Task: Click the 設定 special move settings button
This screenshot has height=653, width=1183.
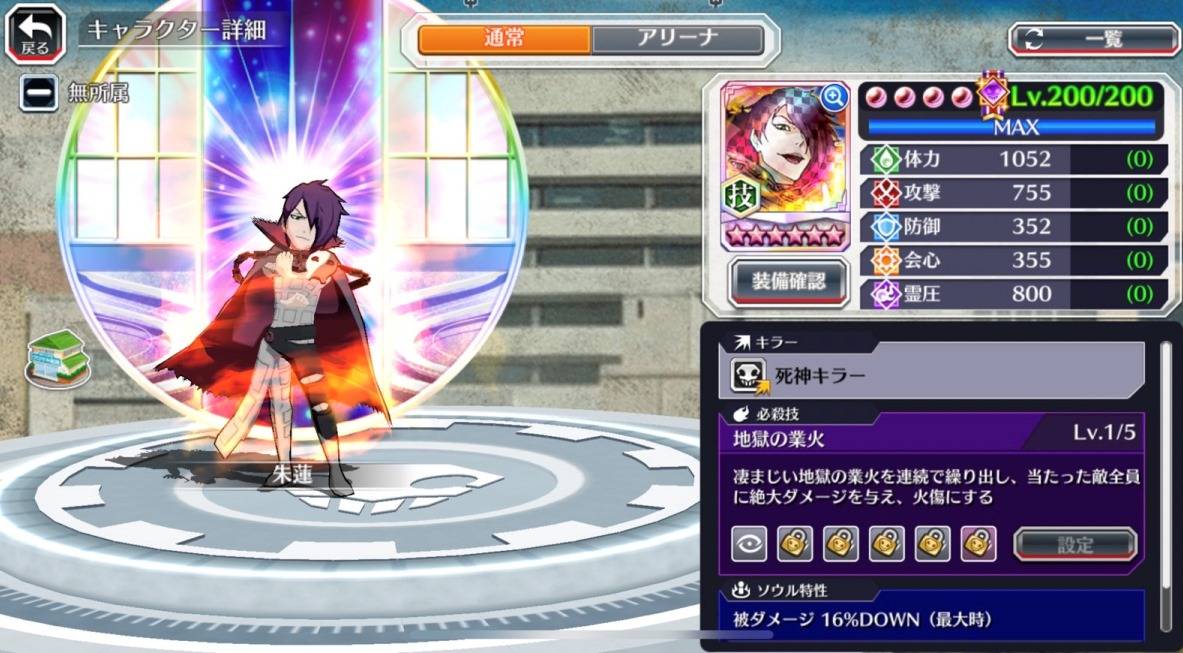Action: [1075, 544]
